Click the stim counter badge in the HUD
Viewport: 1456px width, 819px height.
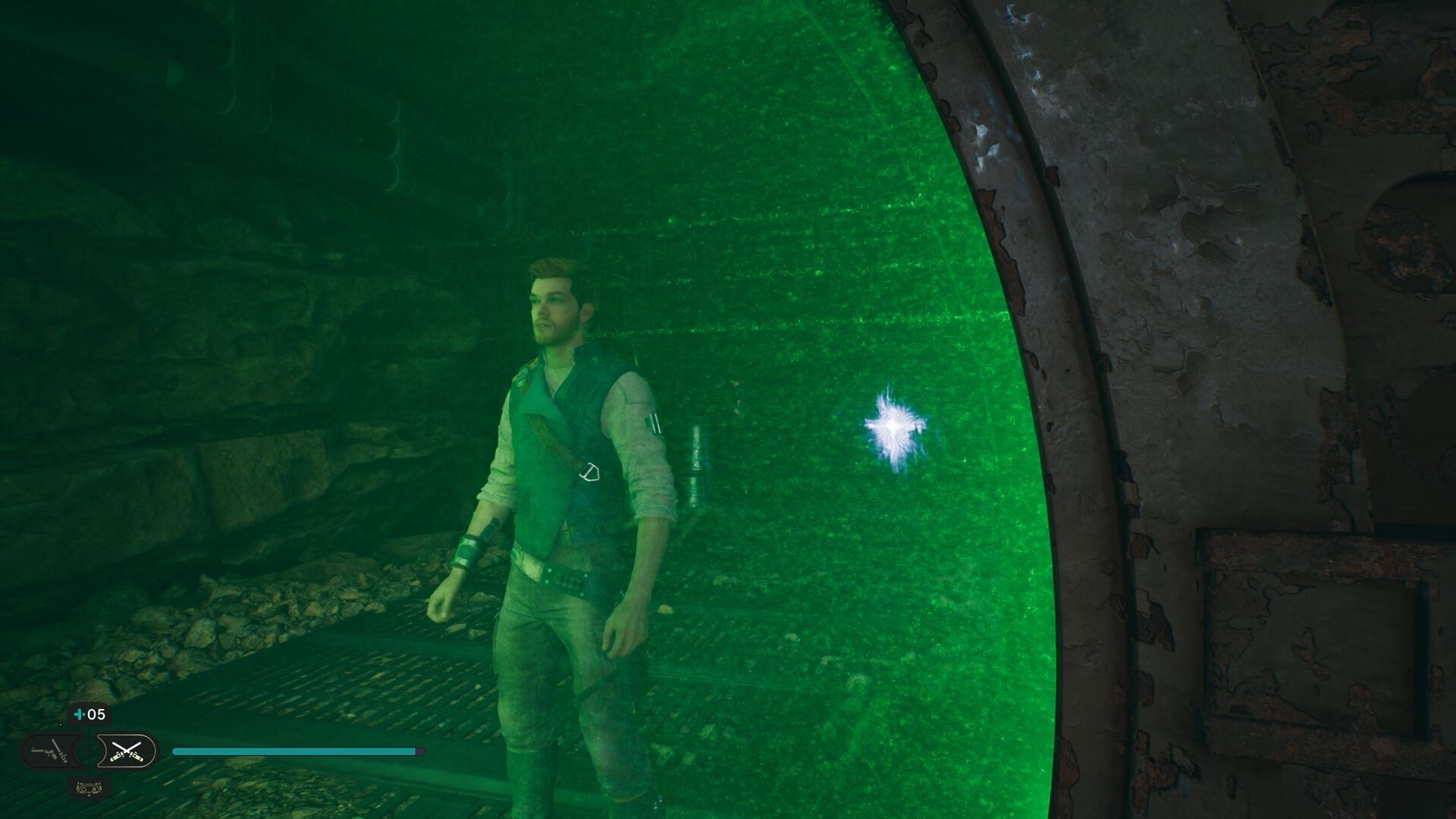click(x=89, y=714)
